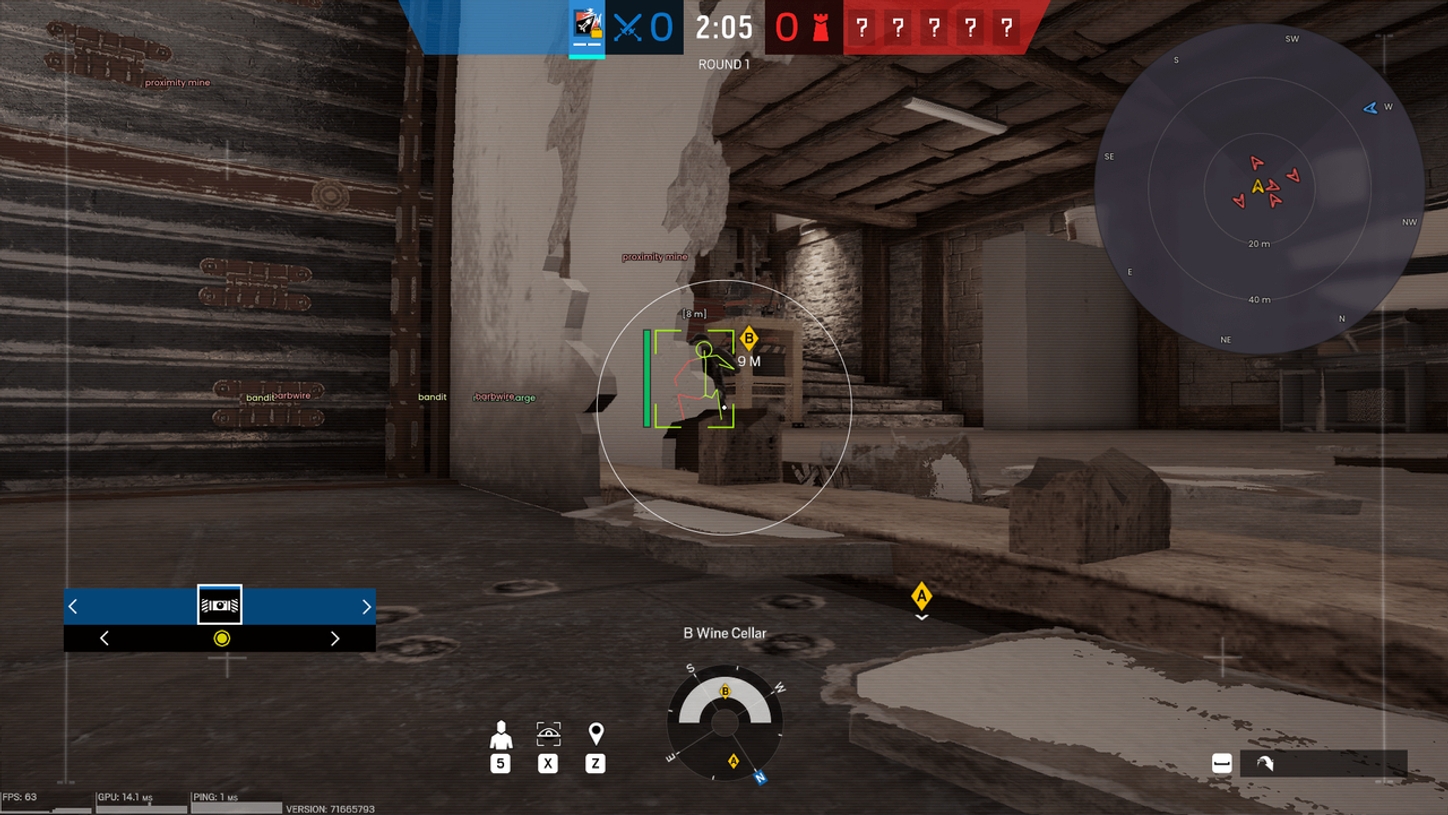
Task: Select the barbed wire gadget icon
Action: coord(219,604)
